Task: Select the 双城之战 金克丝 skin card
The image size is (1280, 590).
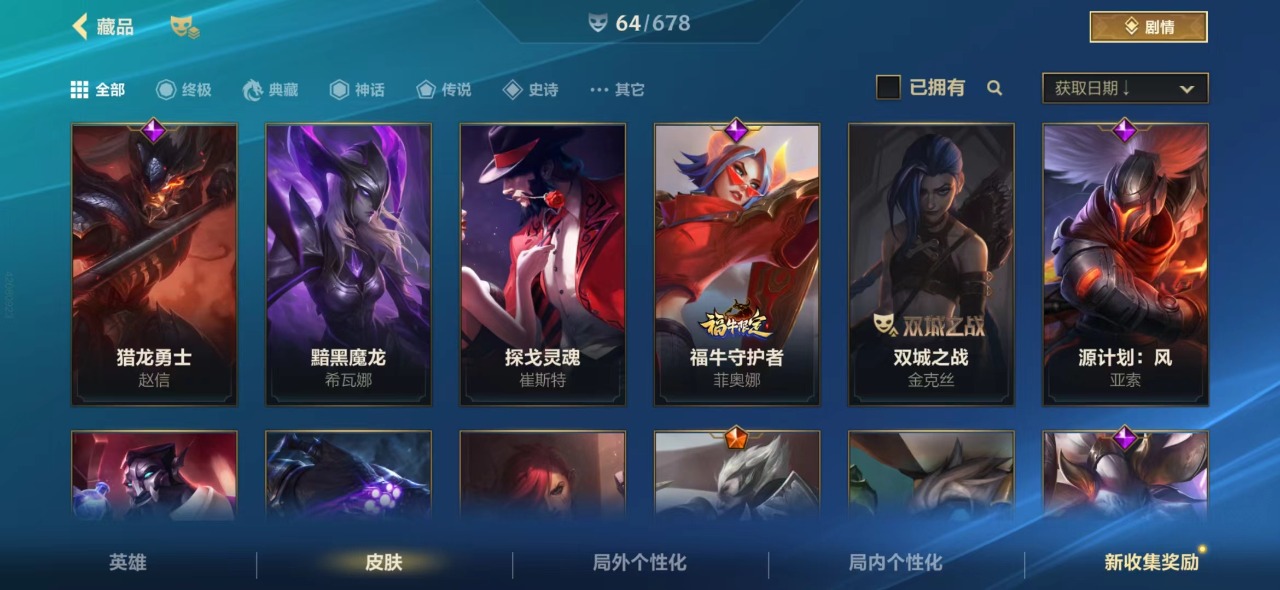Action: [931, 265]
